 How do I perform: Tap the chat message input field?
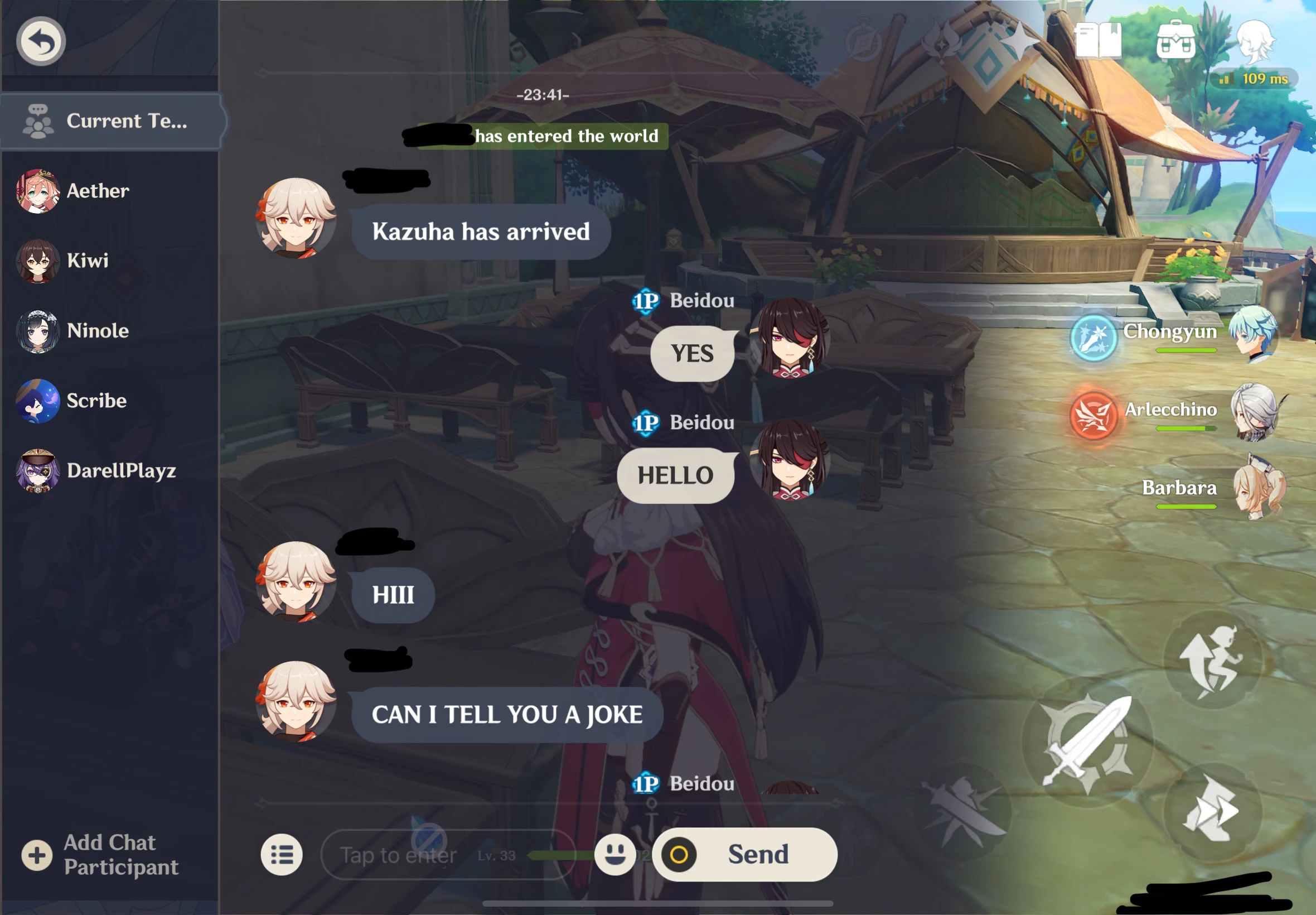coord(430,854)
